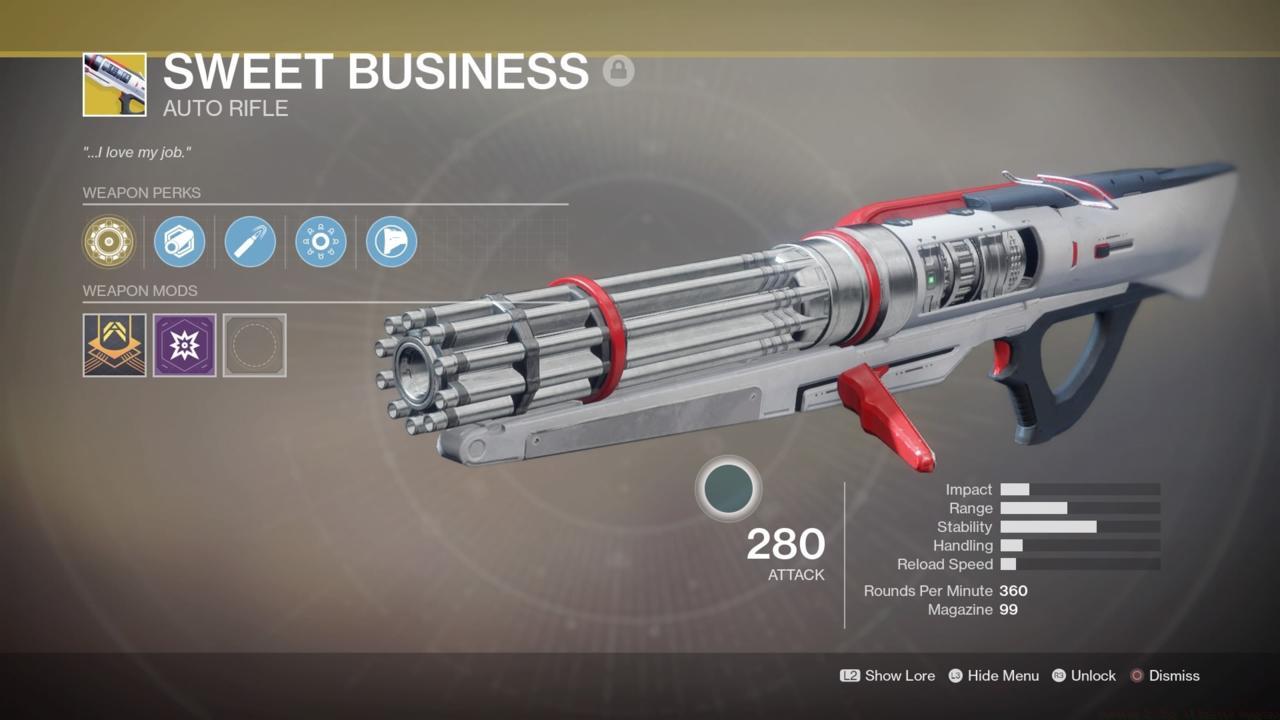Select the purple damage mod with starburst
Image resolution: width=1280 pixels, height=720 pixels.
[x=184, y=345]
